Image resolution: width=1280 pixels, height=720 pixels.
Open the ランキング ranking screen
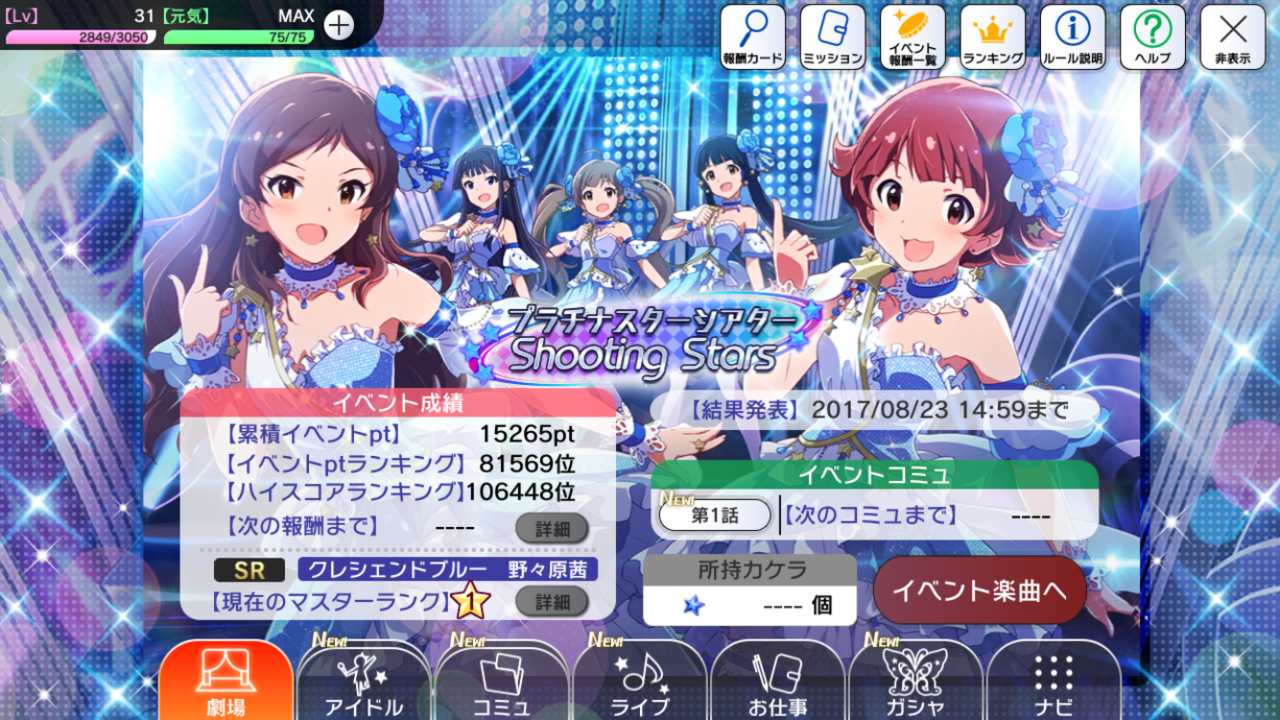point(993,37)
